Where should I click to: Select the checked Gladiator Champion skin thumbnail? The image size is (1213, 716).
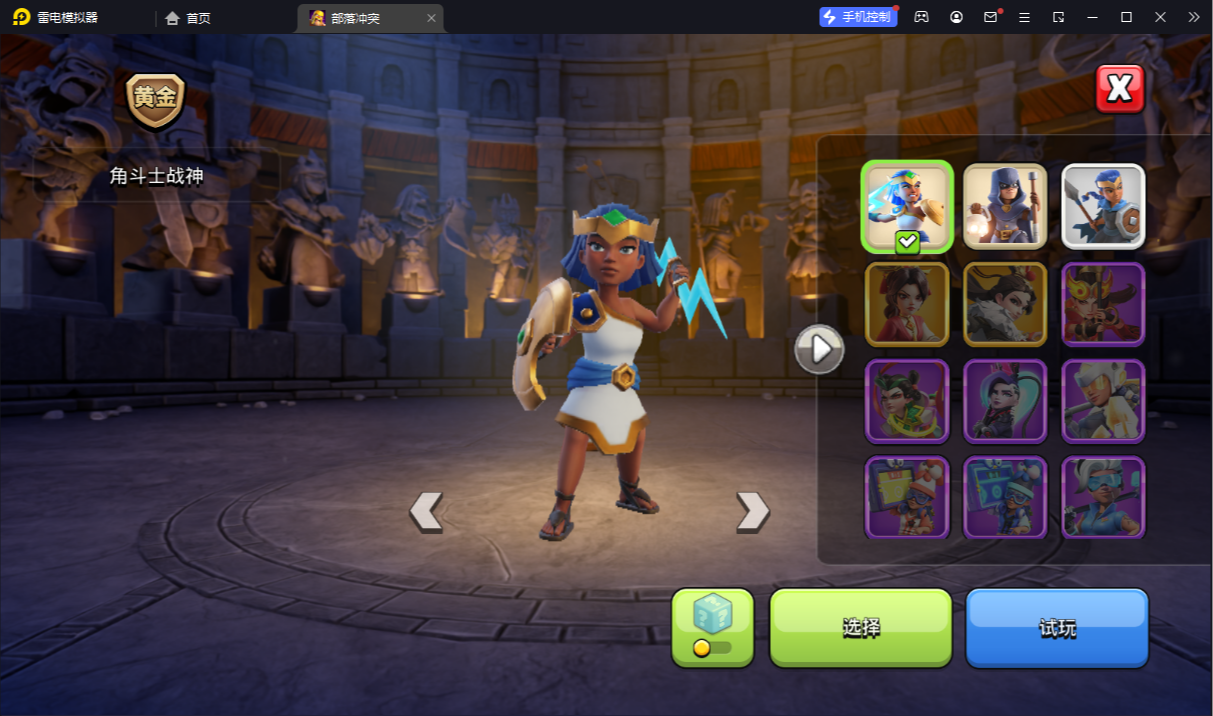click(x=907, y=206)
